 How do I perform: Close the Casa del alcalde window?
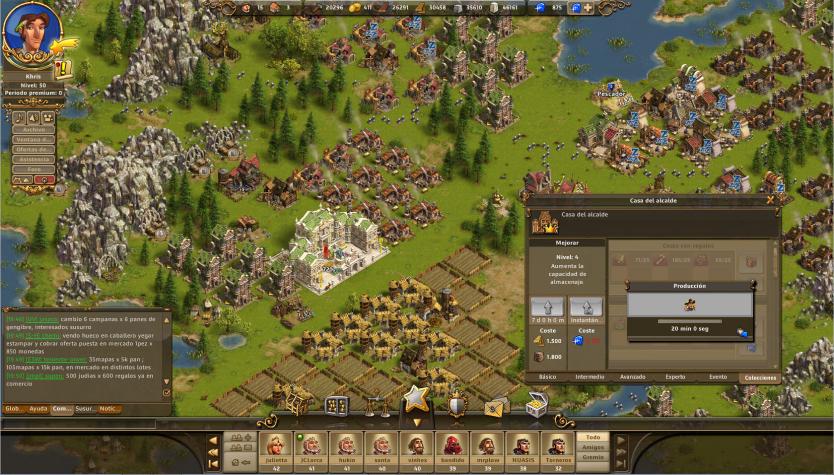click(770, 200)
